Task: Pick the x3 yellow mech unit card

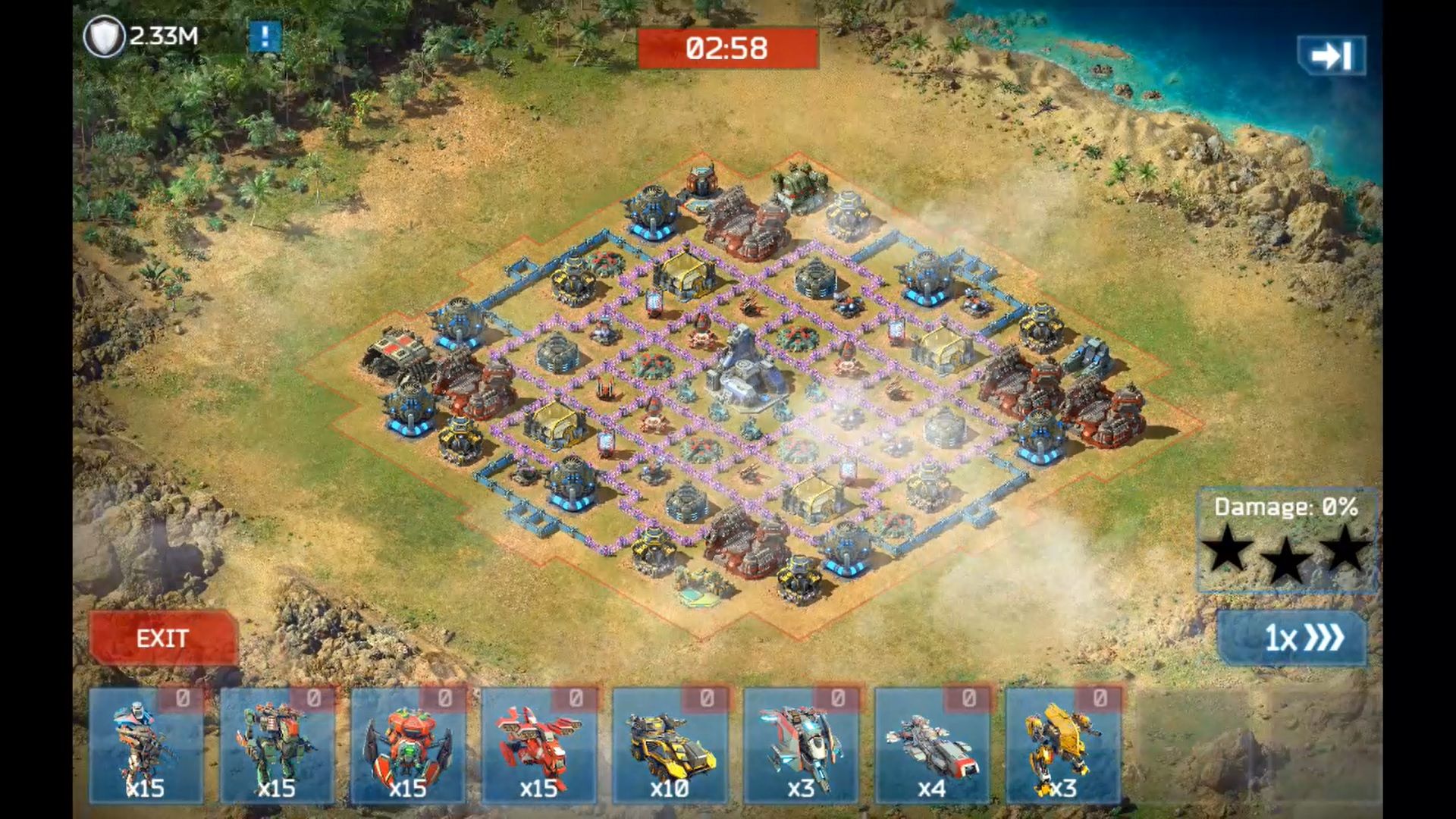Action: pyautogui.click(x=1063, y=745)
